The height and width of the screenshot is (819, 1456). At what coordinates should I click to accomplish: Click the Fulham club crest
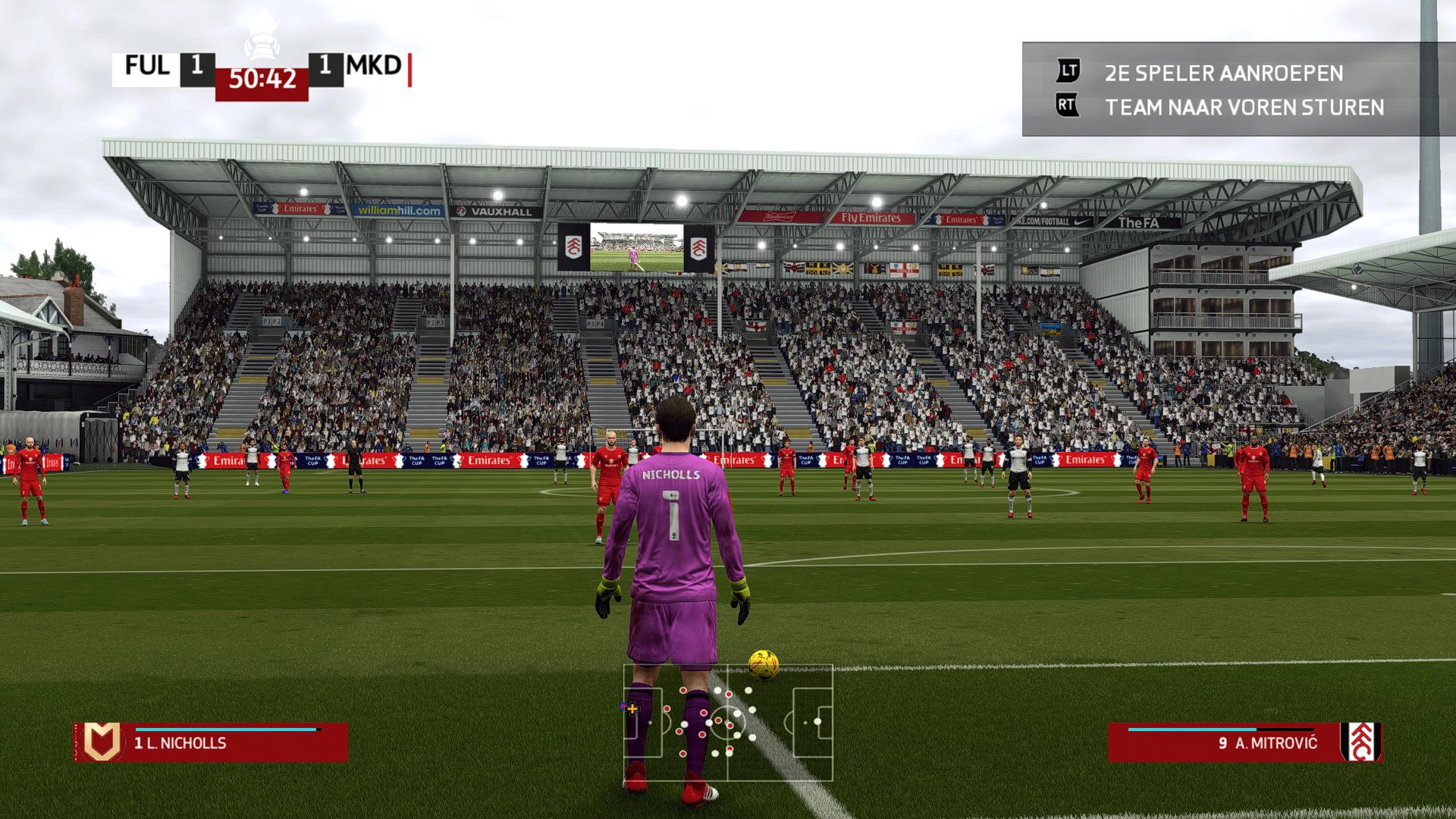coord(1360,742)
